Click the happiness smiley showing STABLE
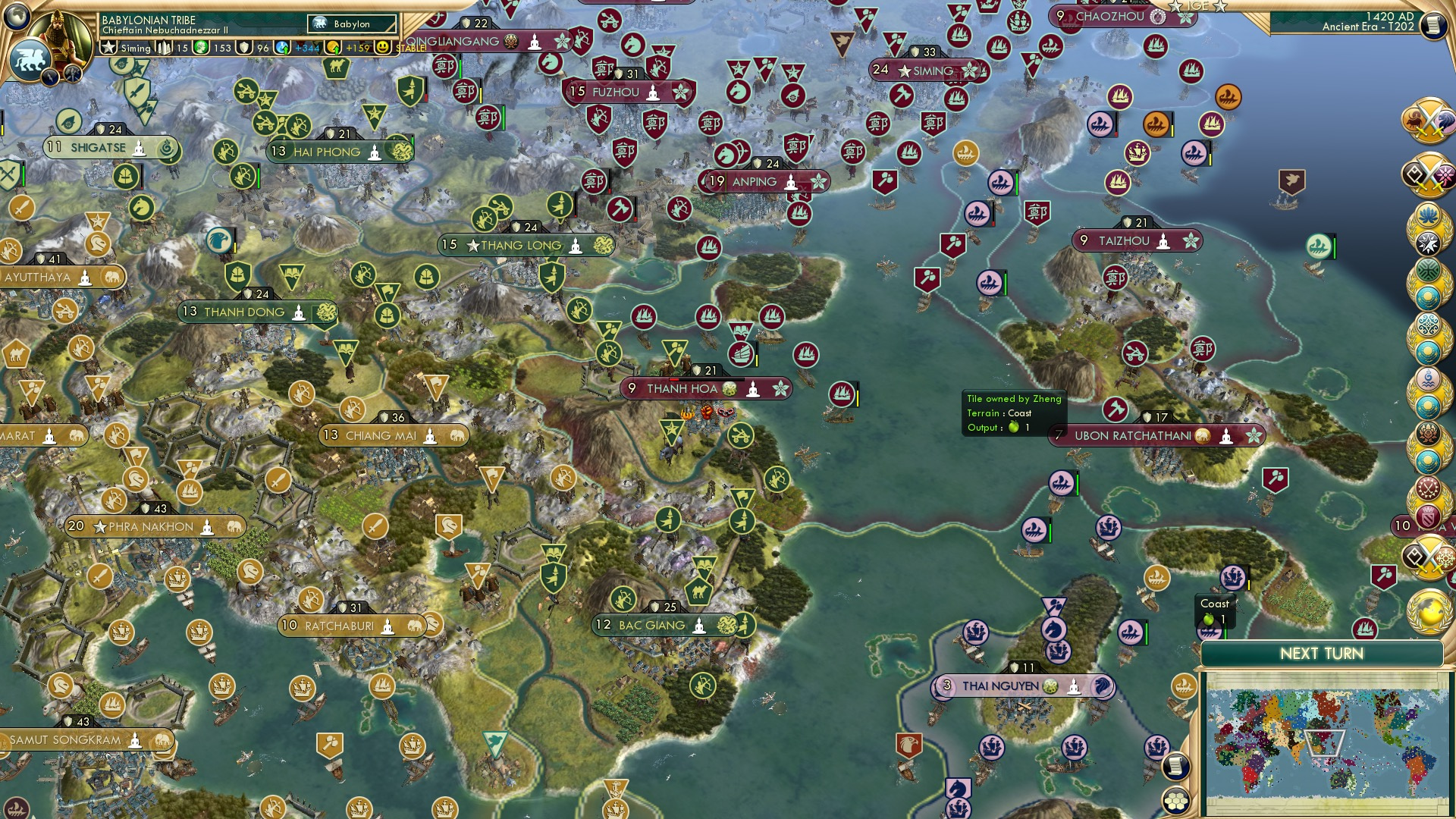1456x819 pixels. pyautogui.click(x=381, y=49)
